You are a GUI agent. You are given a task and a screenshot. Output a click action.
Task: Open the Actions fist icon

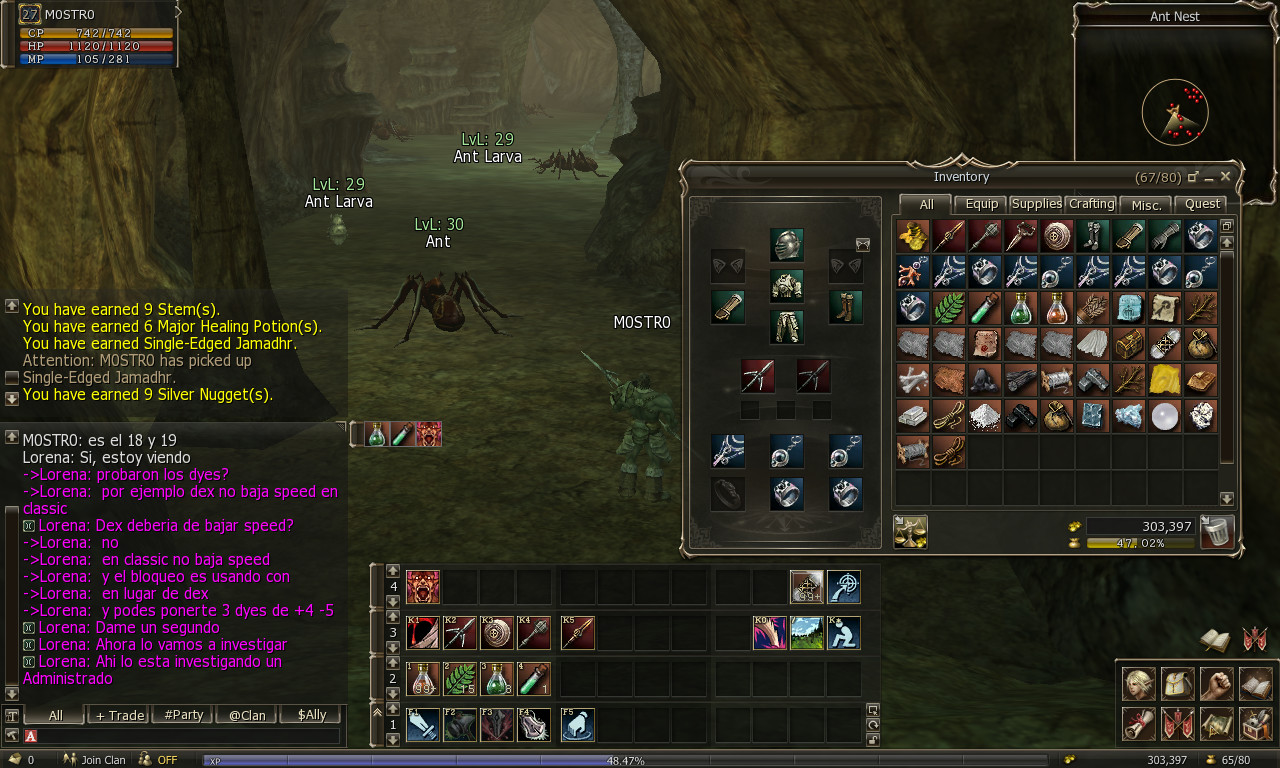1215,684
